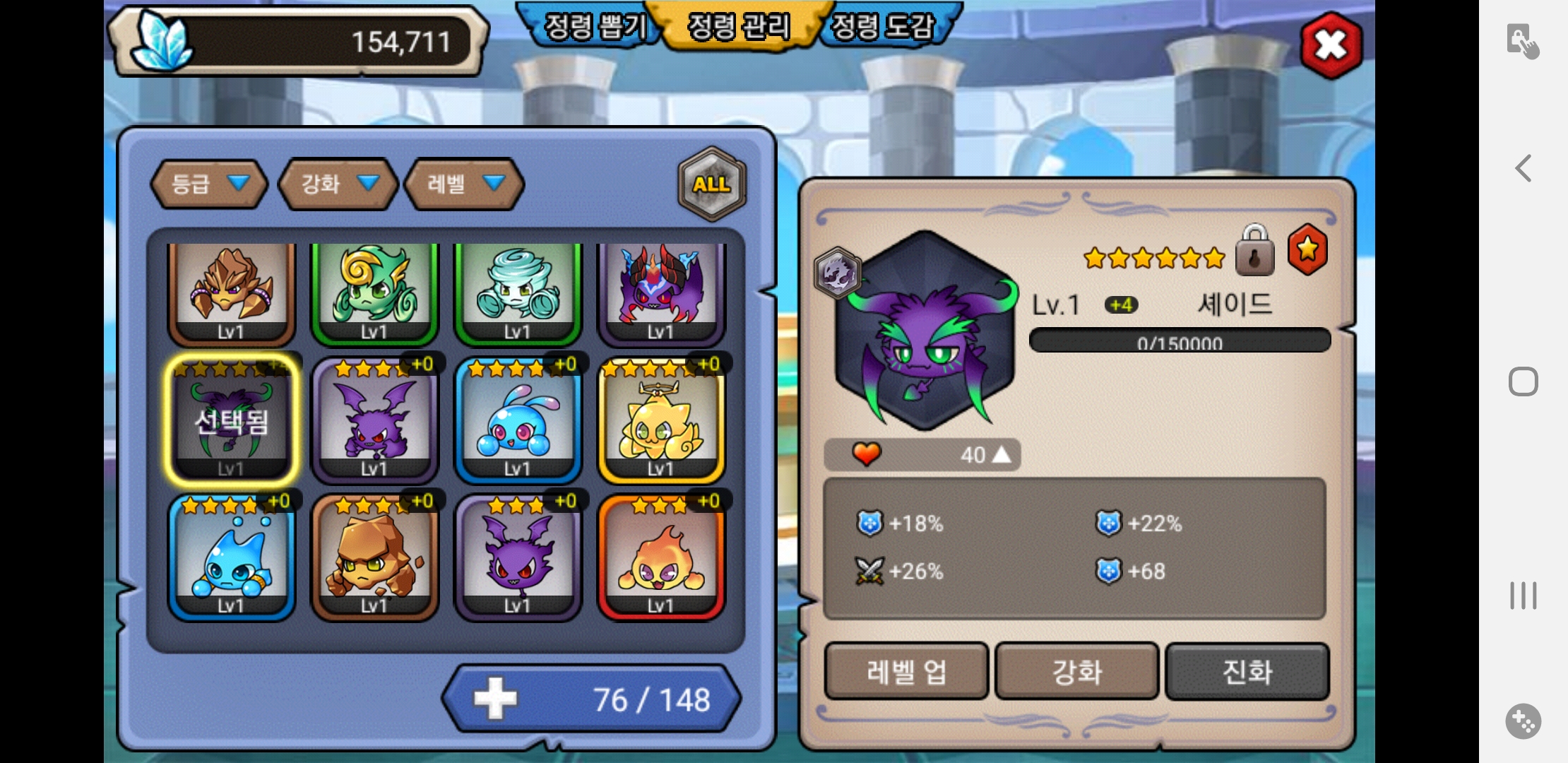Tap the Android back navigation arrow
This screenshot has width=1568, height=763.
1524,168
